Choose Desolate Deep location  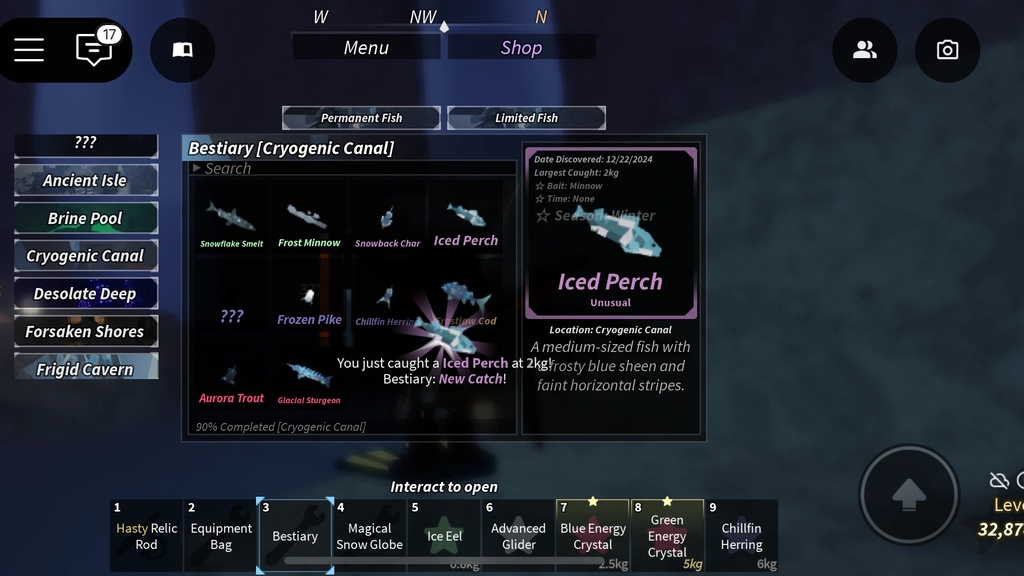(86, 294)
